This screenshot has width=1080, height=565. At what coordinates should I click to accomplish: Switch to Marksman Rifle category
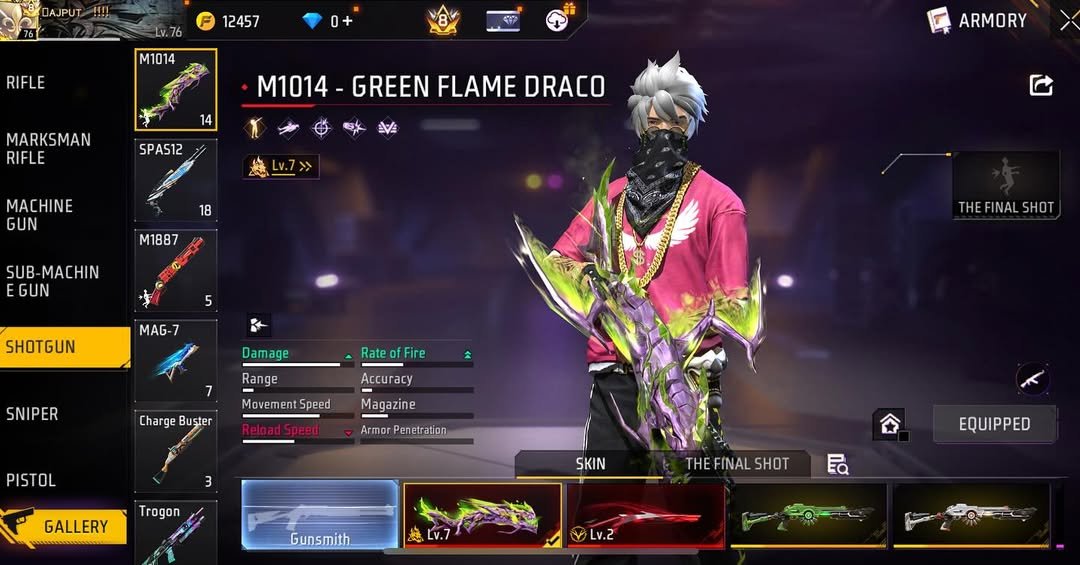pyautogui.click(x=48, y=149)
